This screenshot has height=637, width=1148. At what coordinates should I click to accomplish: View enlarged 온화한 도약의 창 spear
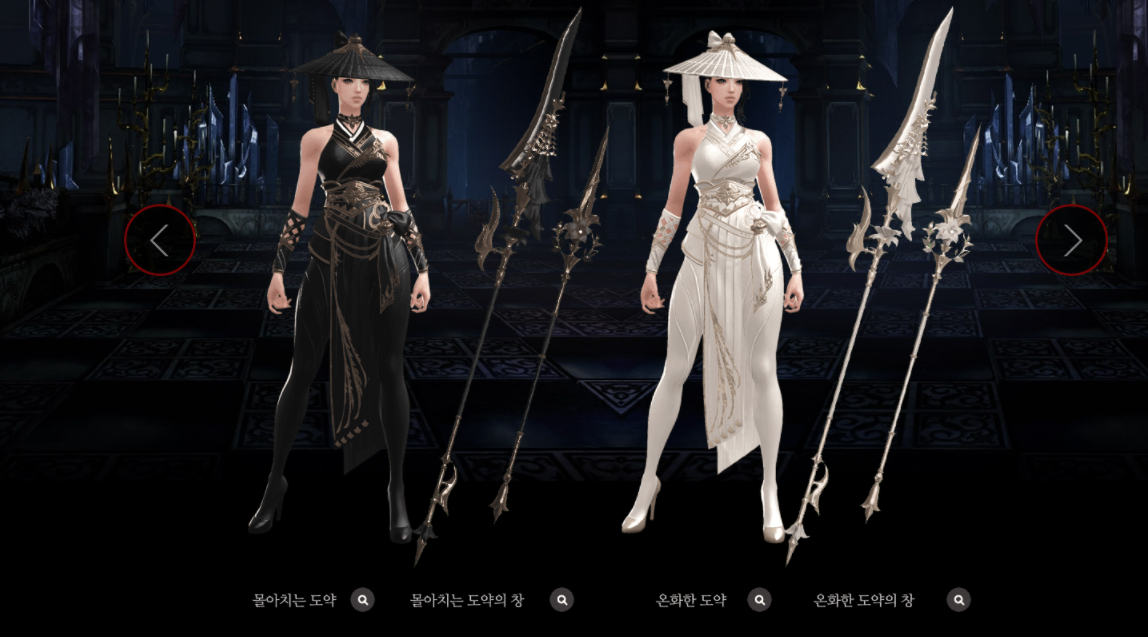point(958,600)
